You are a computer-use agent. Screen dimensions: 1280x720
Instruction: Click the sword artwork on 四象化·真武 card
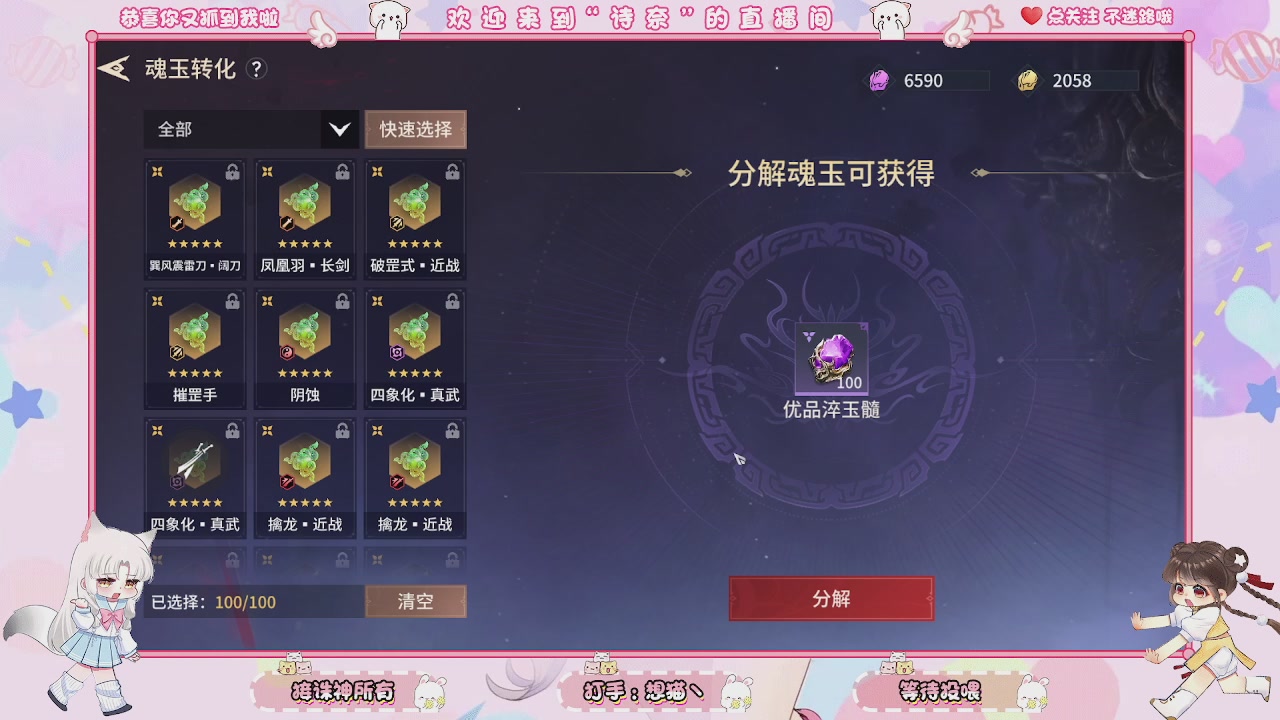195,462
